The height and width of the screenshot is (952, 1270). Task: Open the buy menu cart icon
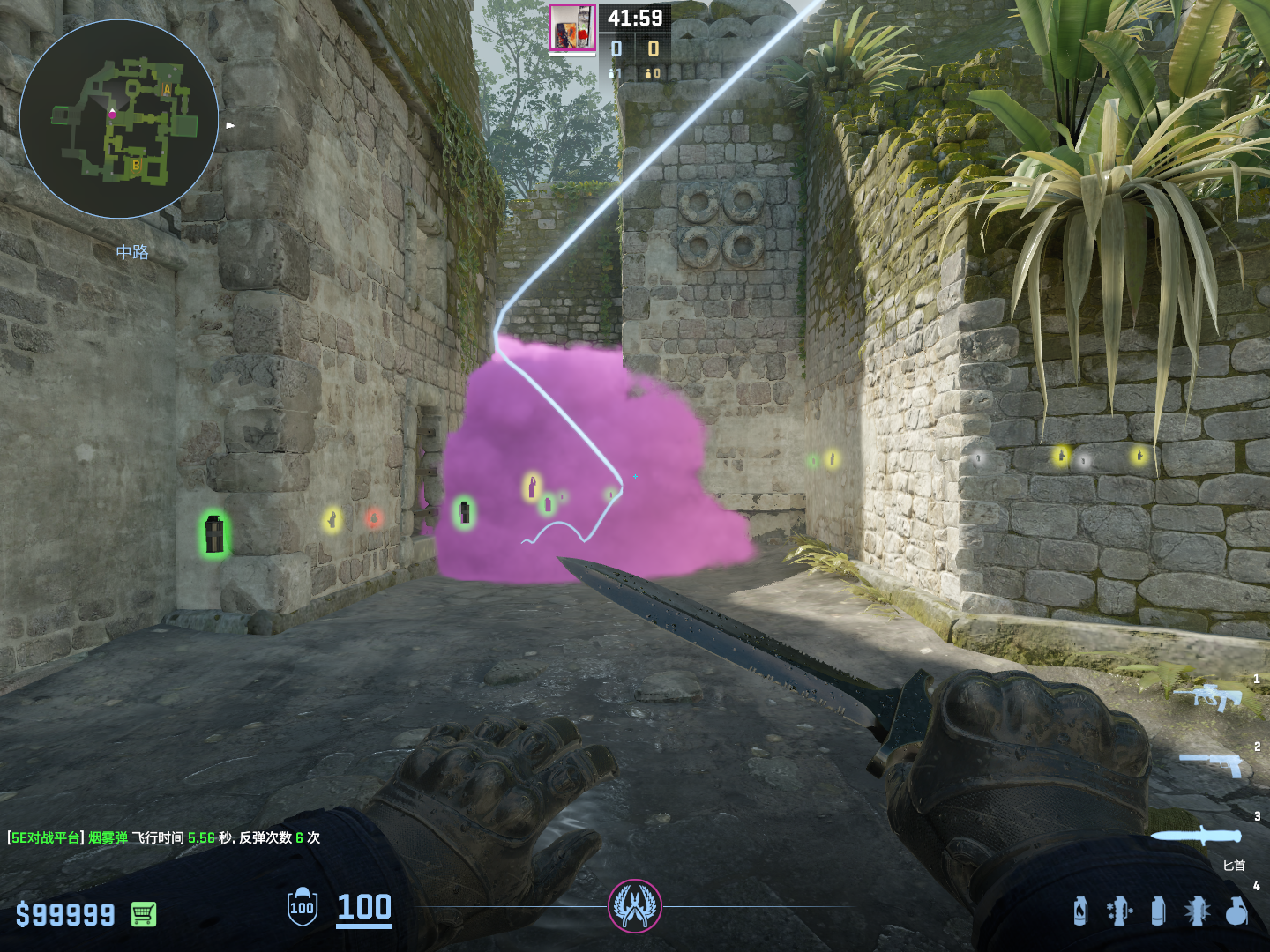tap(144, 914)
